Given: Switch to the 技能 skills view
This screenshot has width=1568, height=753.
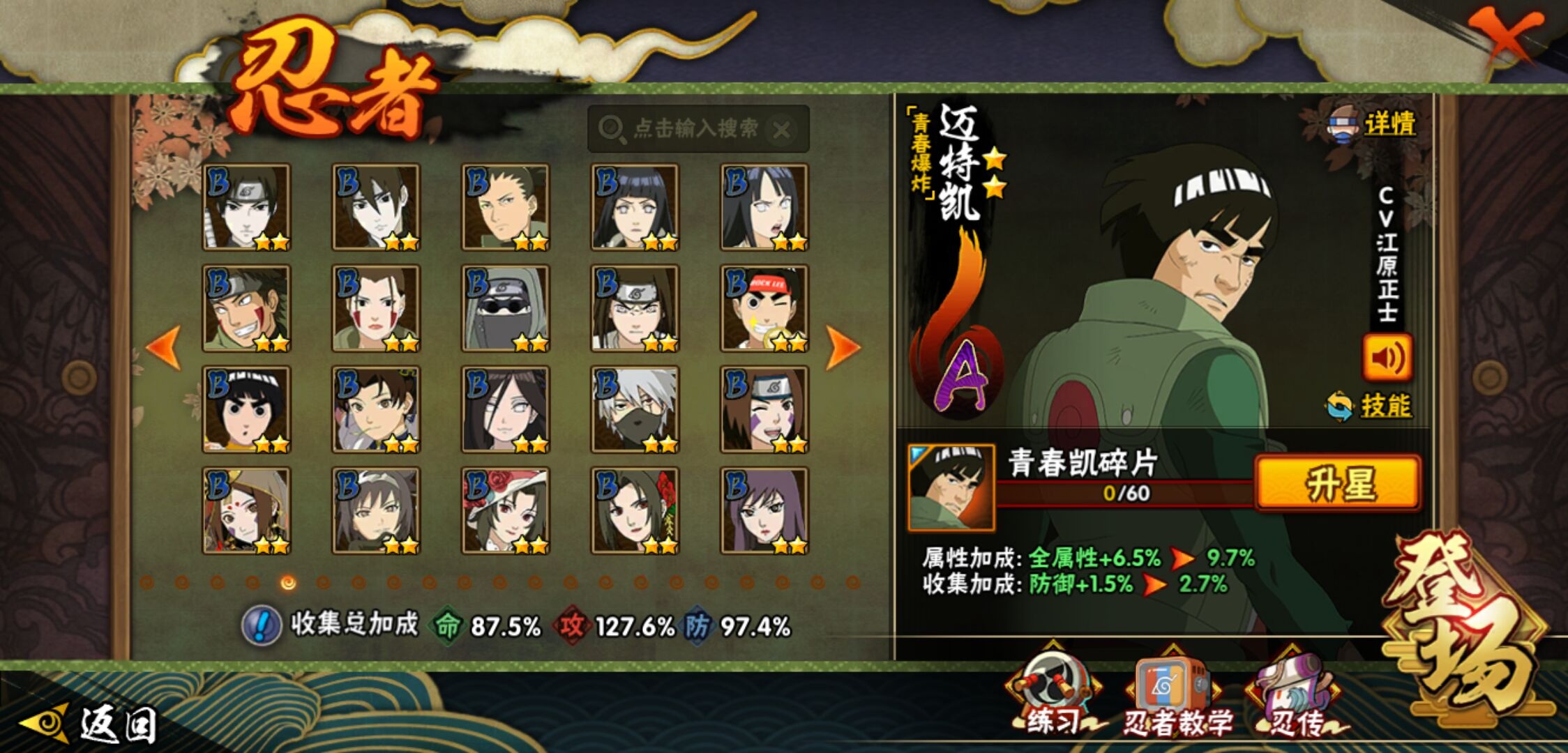Looking at the screenshot, I should pyautogui.click(x=1385, y=406).
